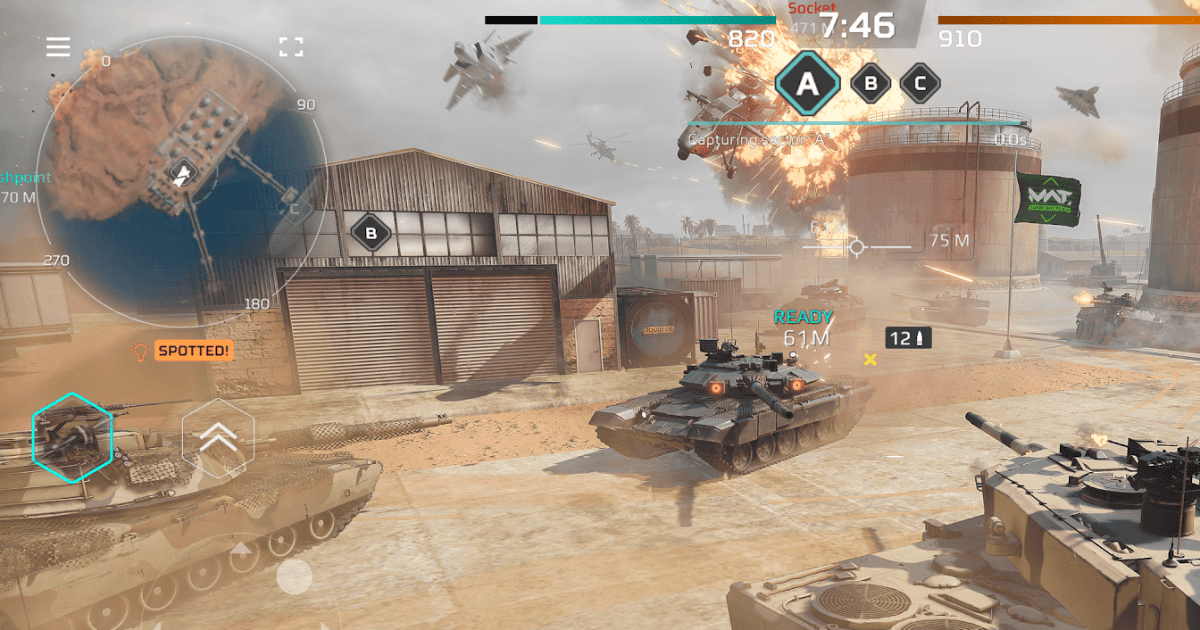This screenshot has height=630, width=1200.
Task: Open the hamburger menu
Action: (x=58, y=47)
